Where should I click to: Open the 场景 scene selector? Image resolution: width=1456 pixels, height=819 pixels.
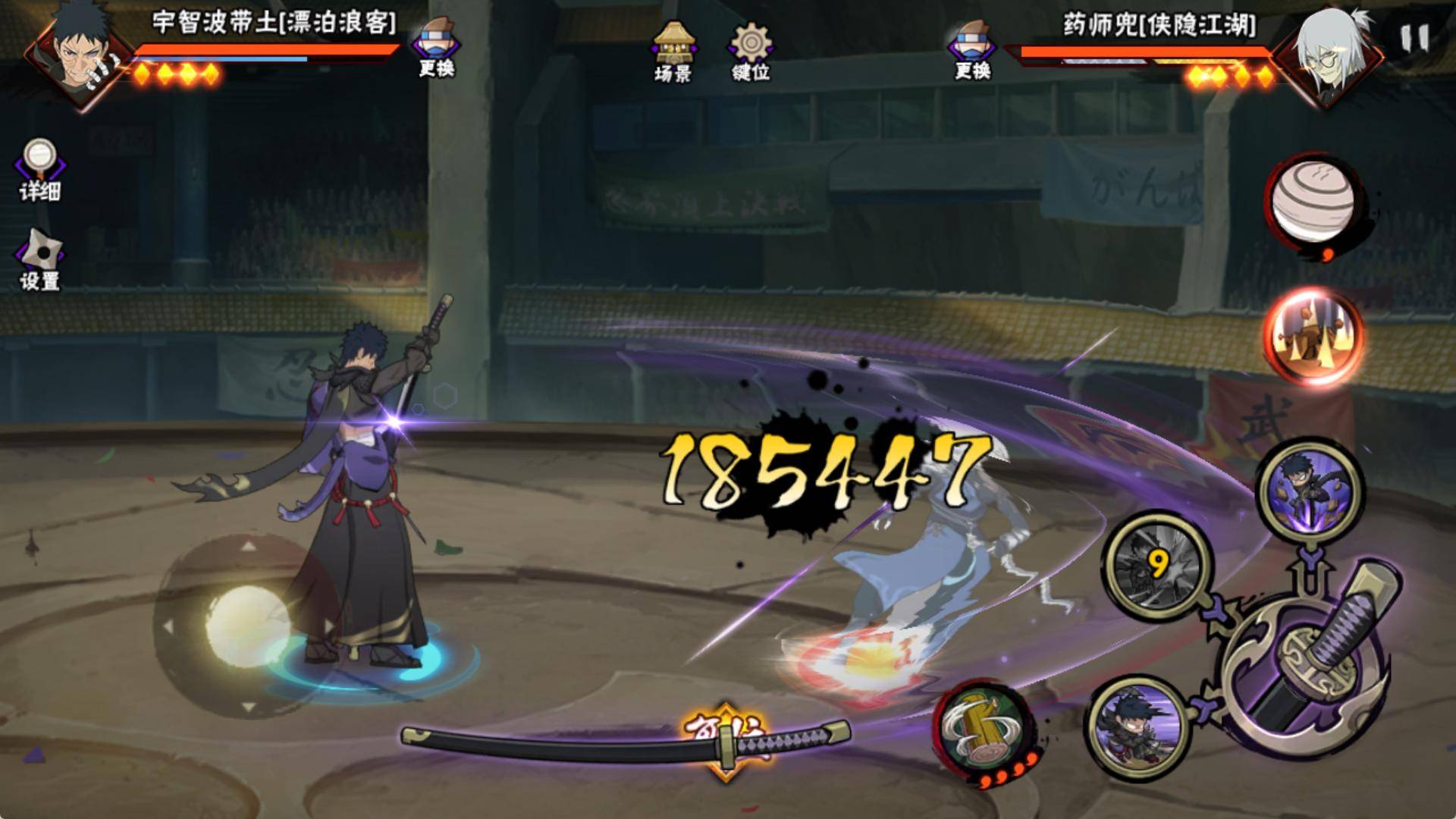(x=672, y=50)
